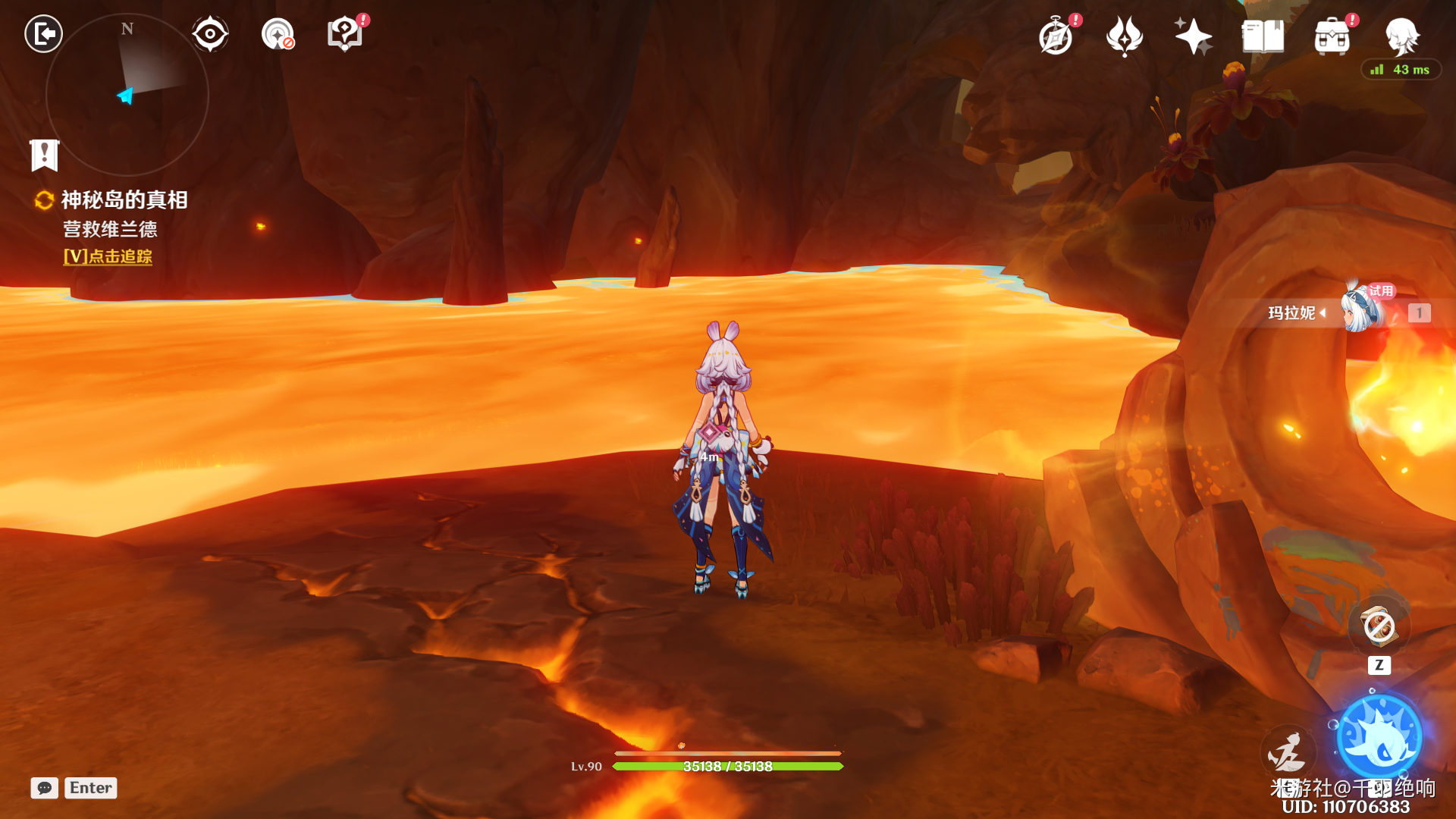Open the compass events icon
This screenshot has width=1456, height=819.
click(x=1056, y=36)
